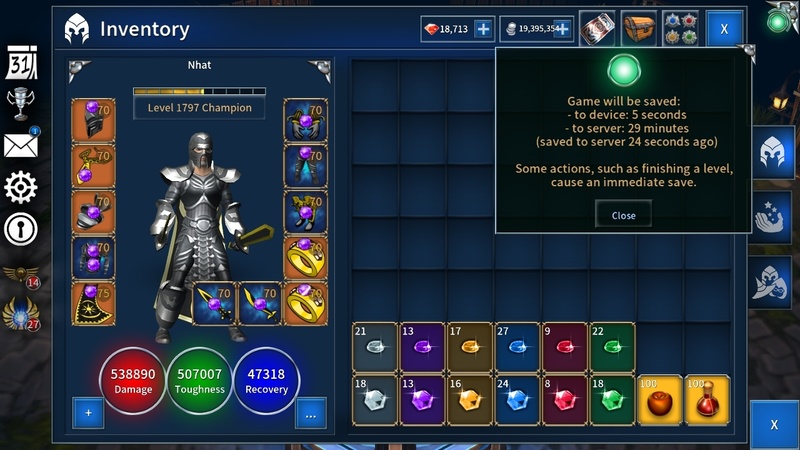Open the treasure chest icon
Image resolution: width=800 pixels, height=450 pixels.
pos(638,29)
